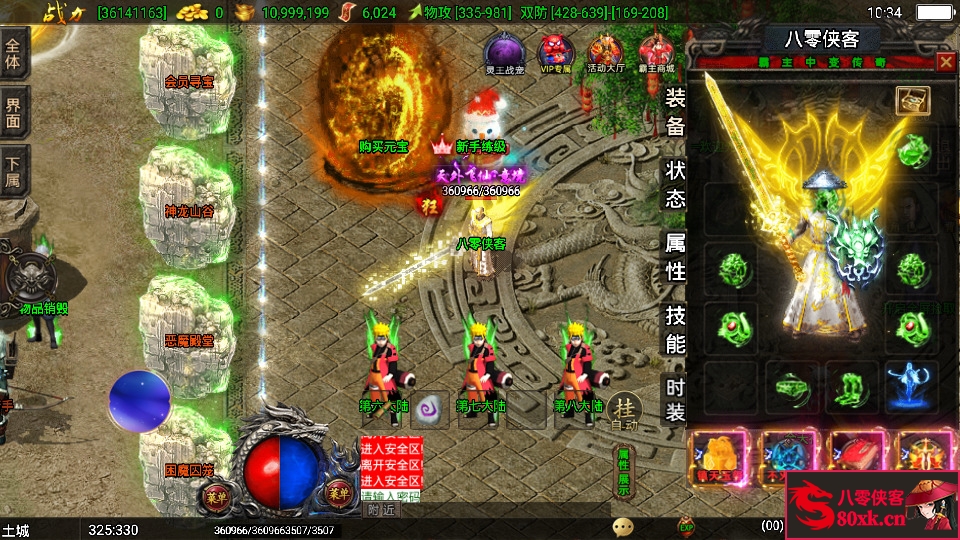Open the chat speech bubble icon
Viewport: 960px width, 540px height.
(x=623, y=526)
